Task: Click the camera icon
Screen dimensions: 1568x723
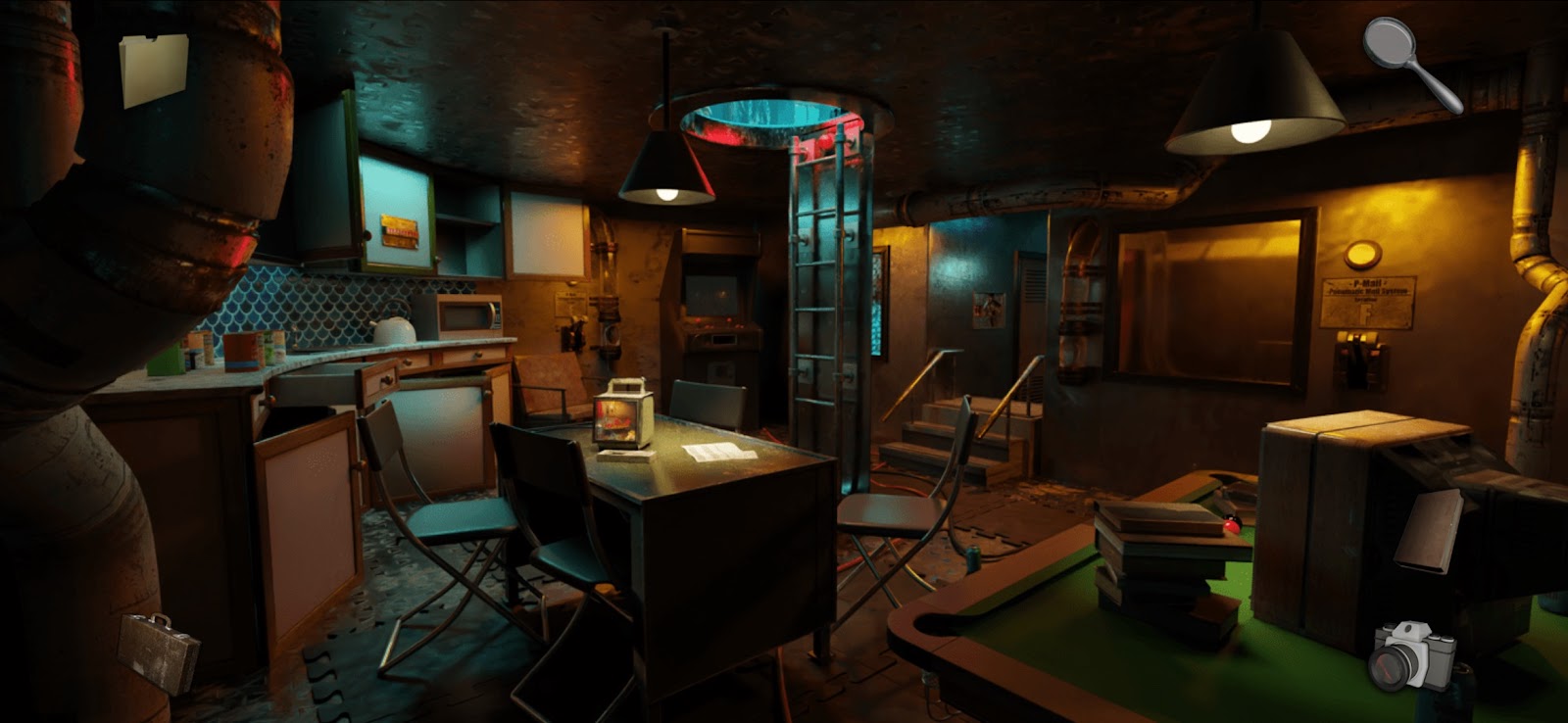Action: [x=1412, y=655]
